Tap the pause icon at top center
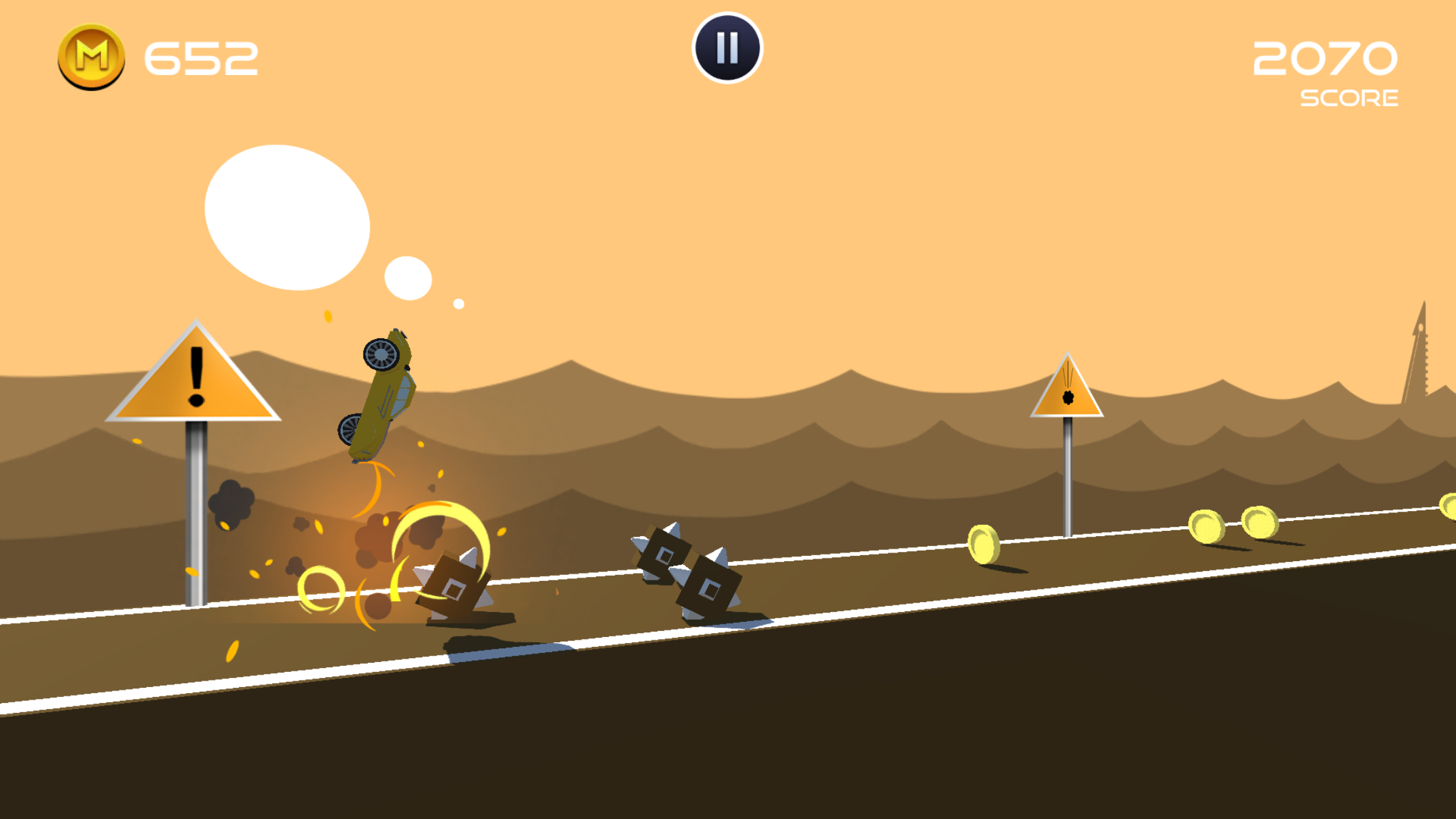 (x=727, y=48)
